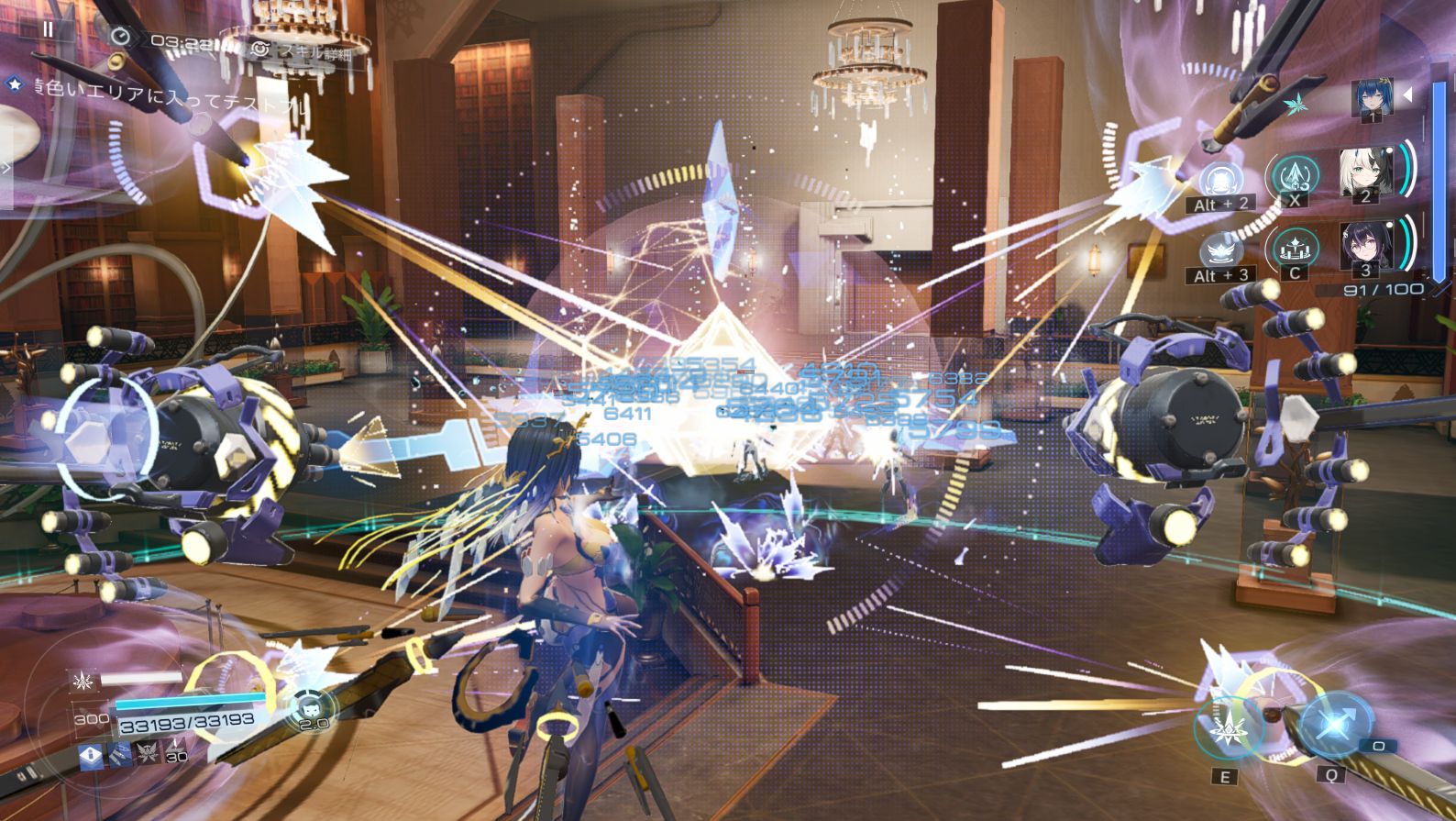Switch to the glasses-wearing dark-haired character

1365,246
